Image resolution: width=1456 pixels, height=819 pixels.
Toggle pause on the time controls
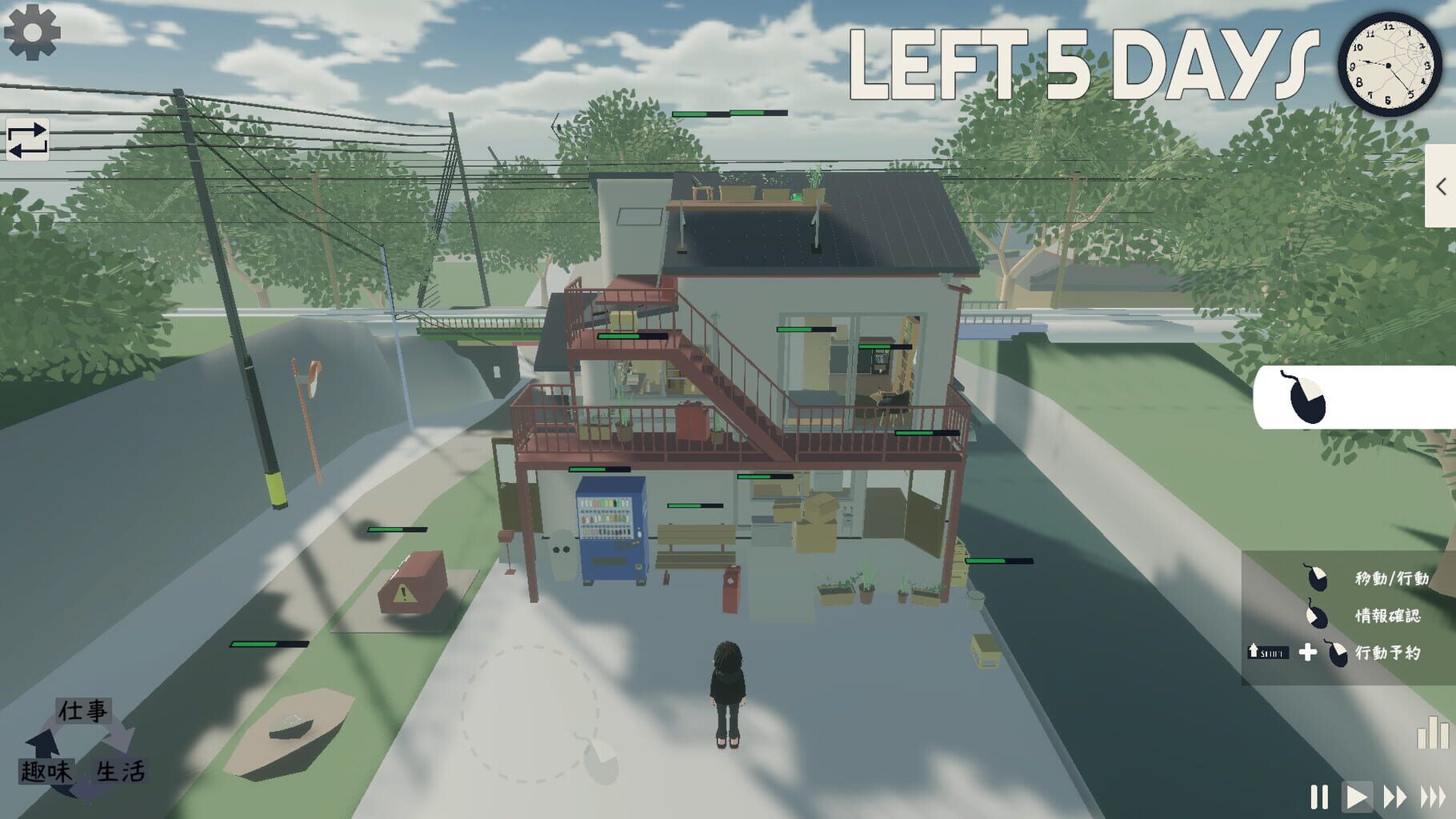coord(1320,796)
